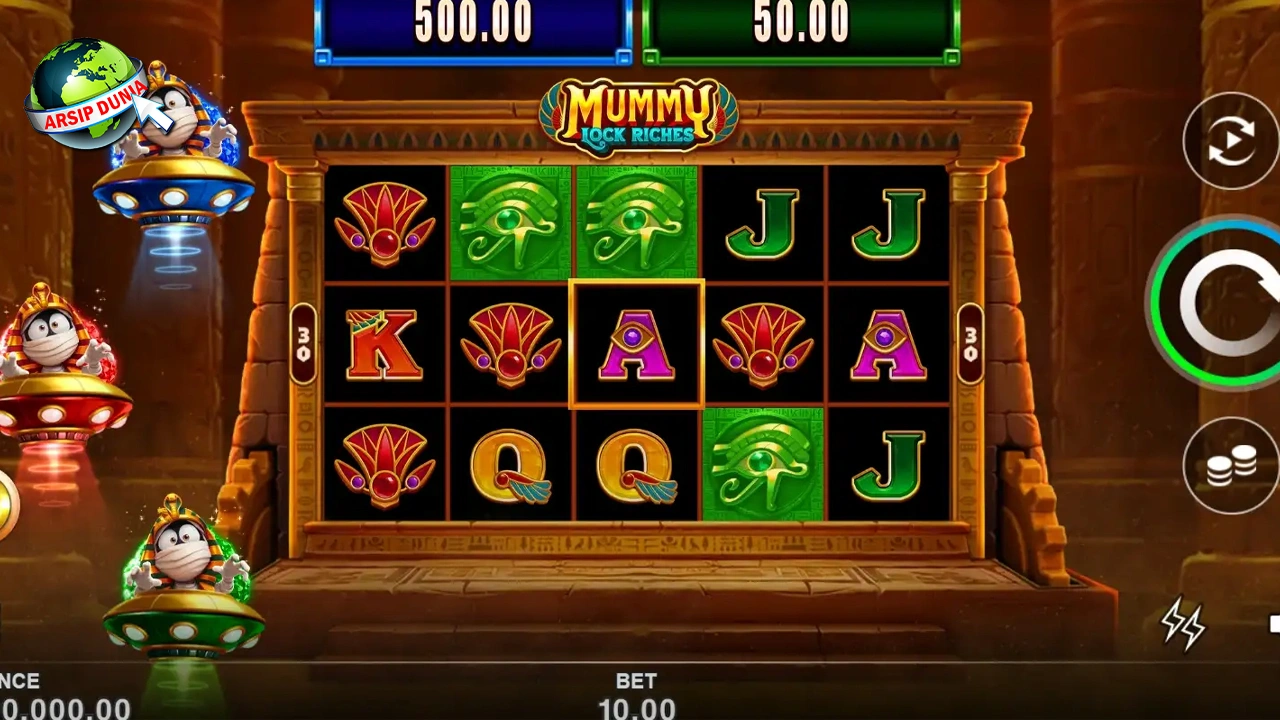Select the highlighted purple A symbol in center
1280x720 pixels.
[638, 343]
